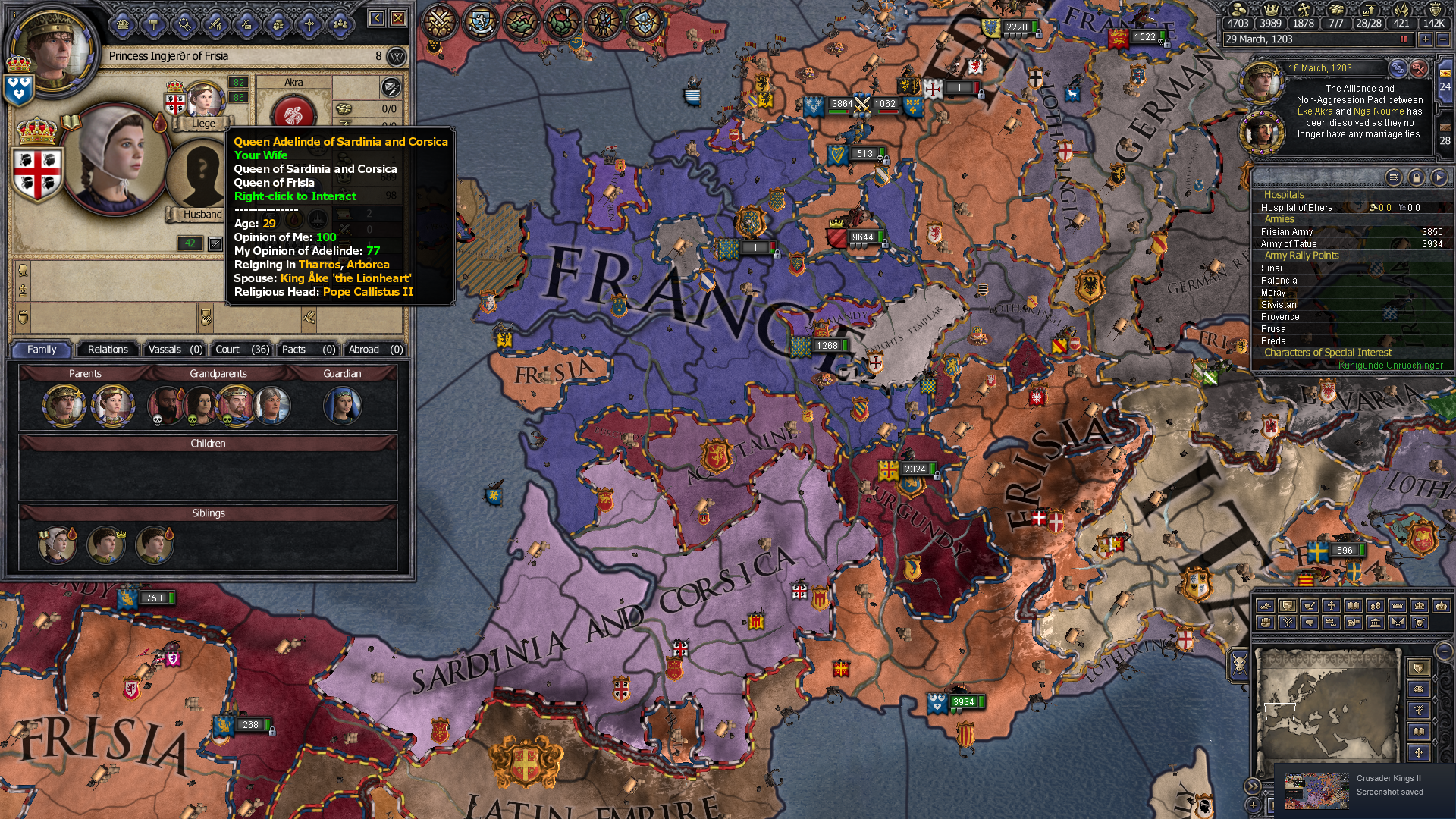The image size is (1456, 819).
Task: Toggle the lock icon on the outliner panel
Action: click(1416, 175)
